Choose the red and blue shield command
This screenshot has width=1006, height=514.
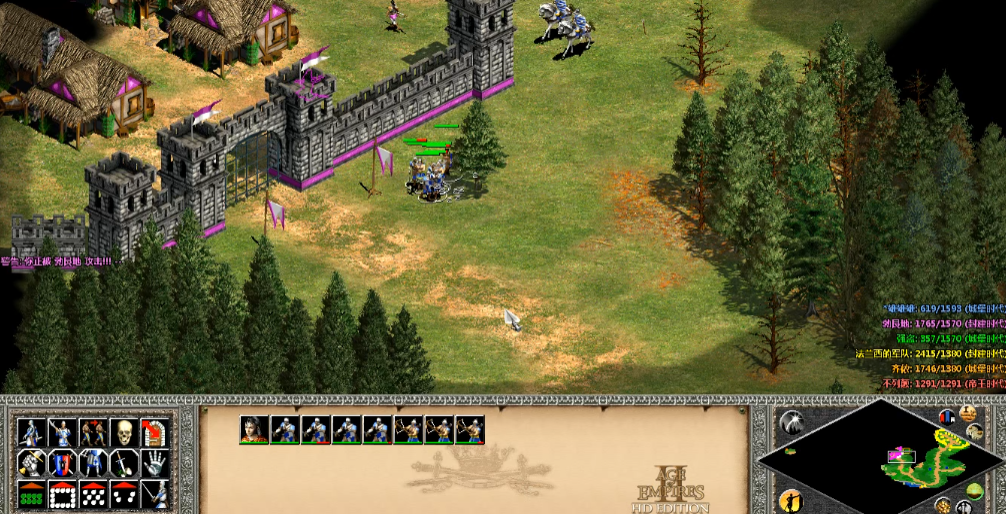(62, 463)
